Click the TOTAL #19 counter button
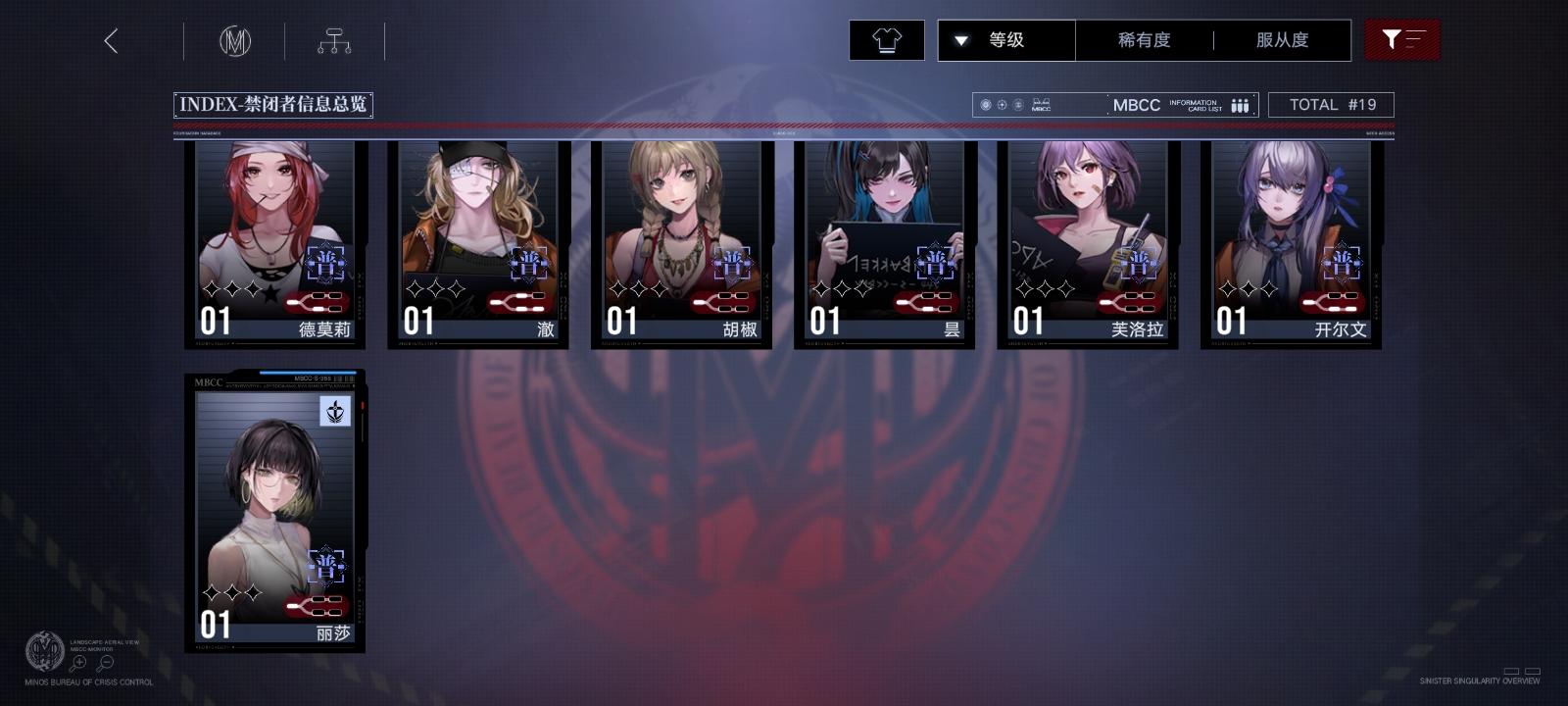 point(1331,104)
